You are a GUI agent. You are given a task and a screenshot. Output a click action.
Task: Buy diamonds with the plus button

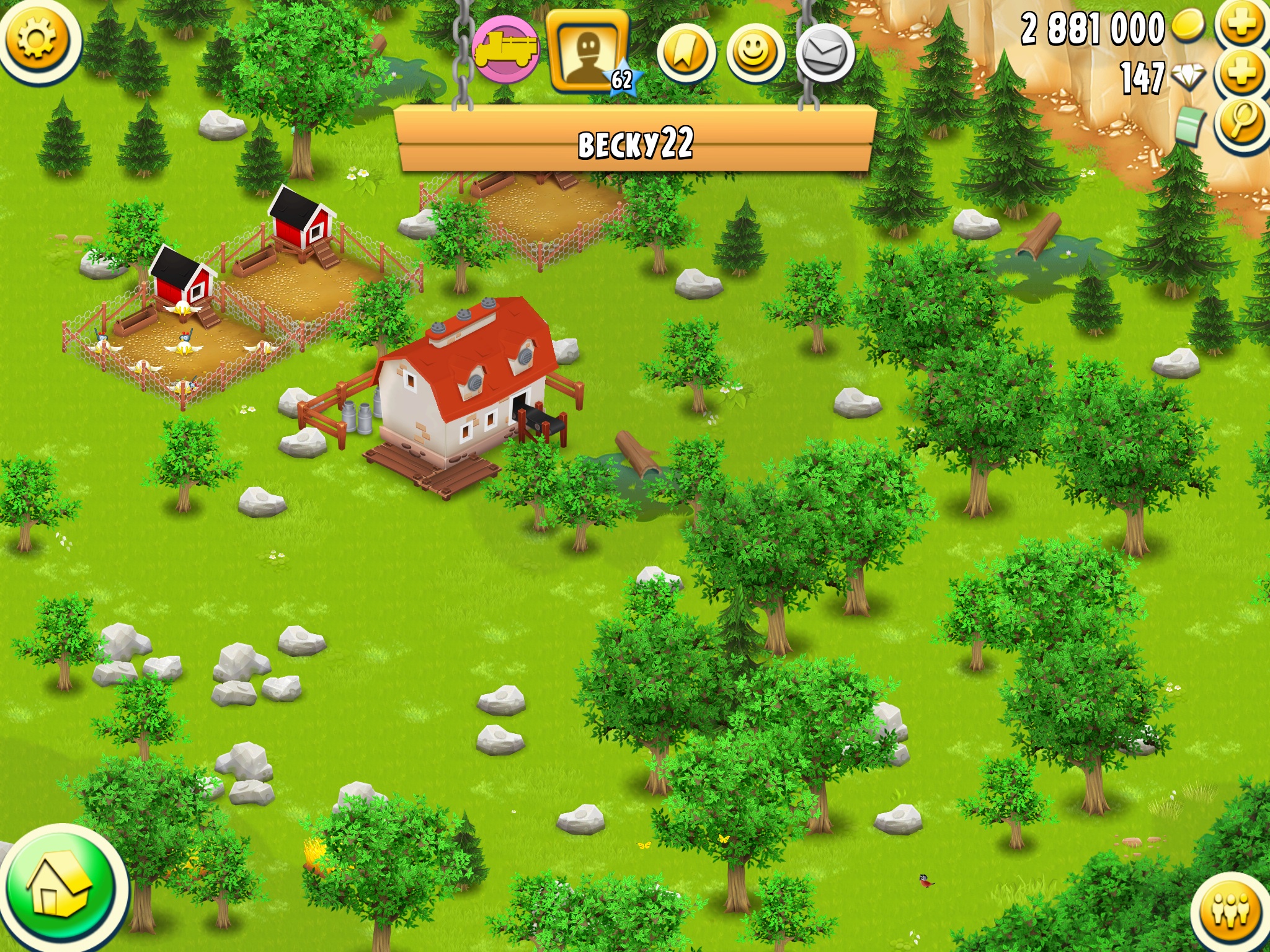(1241, 74)
